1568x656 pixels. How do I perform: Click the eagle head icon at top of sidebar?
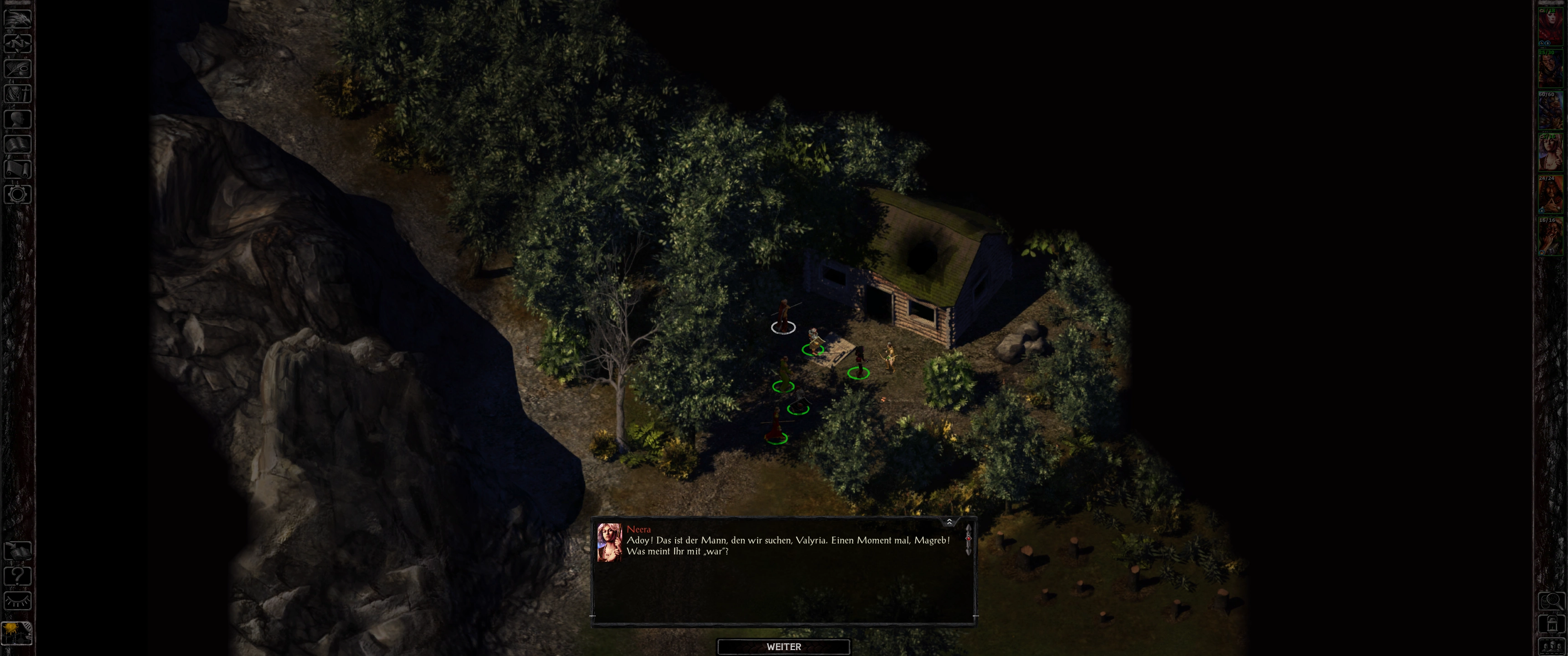point(18,18)
